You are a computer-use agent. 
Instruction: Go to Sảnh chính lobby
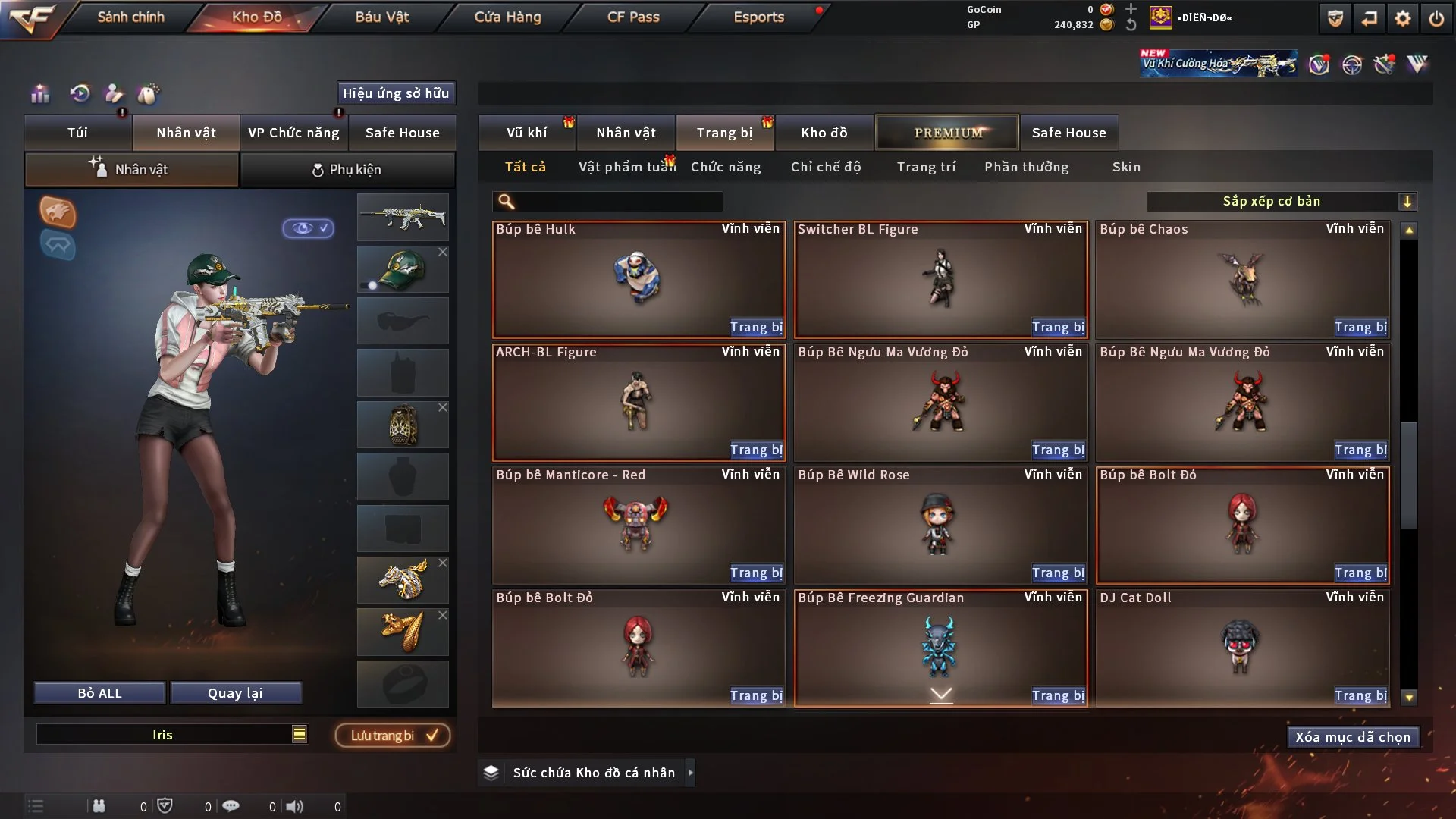click(130, 17)
